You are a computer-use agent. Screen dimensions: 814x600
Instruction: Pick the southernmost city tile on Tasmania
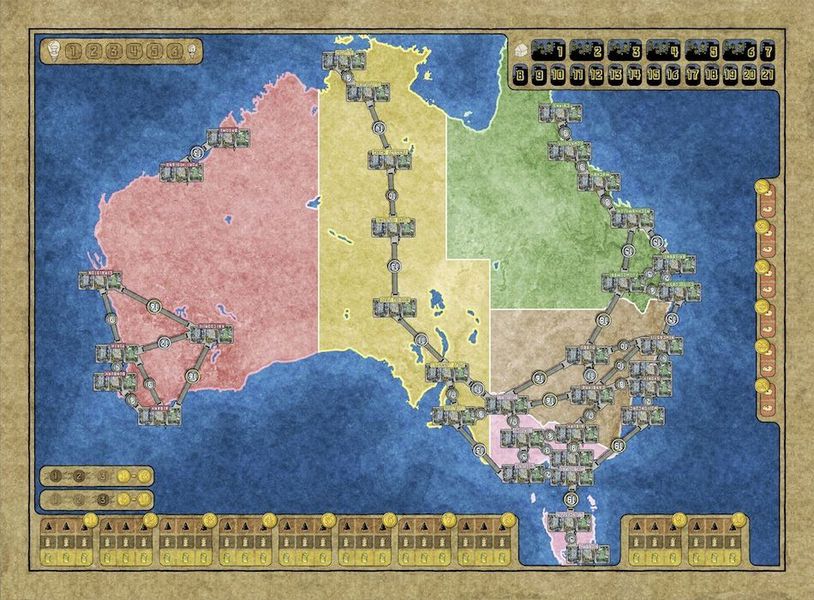click(582, 550)
